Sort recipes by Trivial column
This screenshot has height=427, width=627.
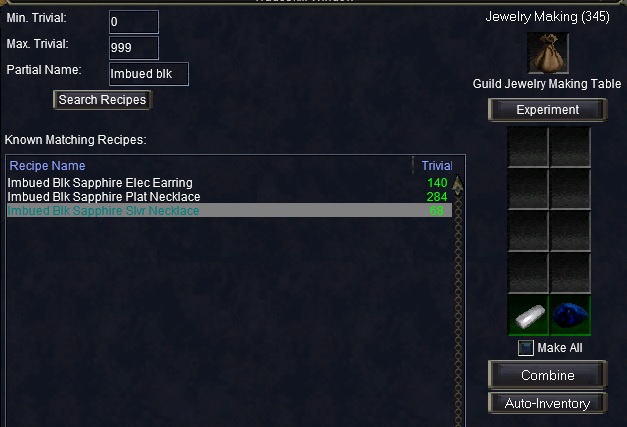coord(435,165)
